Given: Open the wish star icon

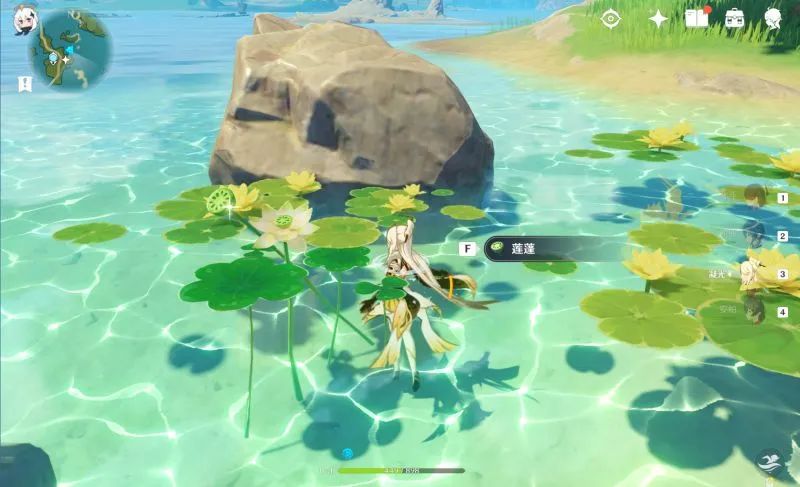Looking at the screenshot, I should coord(658,18).
